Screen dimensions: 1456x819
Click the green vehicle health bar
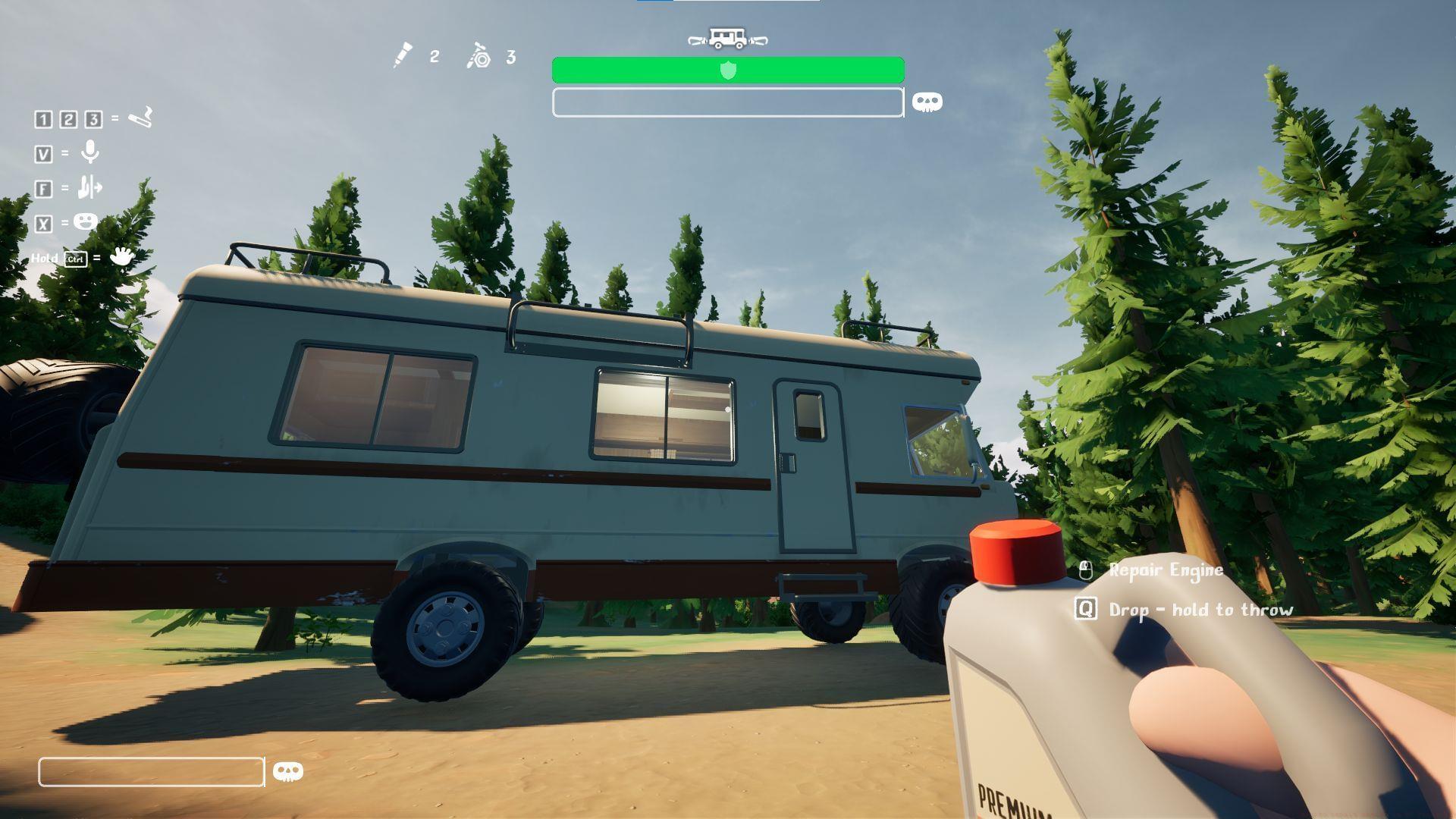pyautogui.click(x=728, y=68)
